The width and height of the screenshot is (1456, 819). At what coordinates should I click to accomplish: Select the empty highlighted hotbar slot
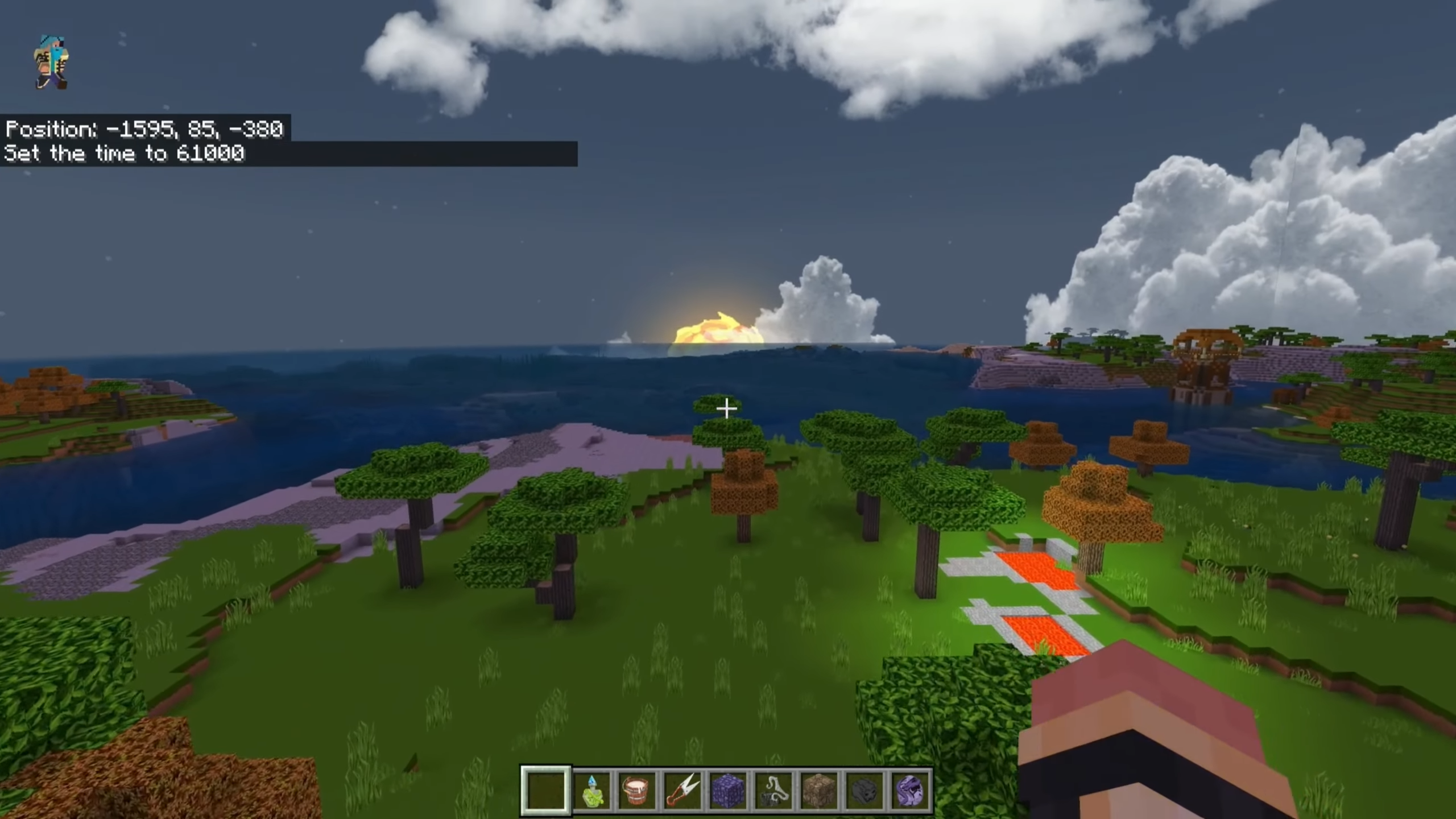click(x=545, y=790)
